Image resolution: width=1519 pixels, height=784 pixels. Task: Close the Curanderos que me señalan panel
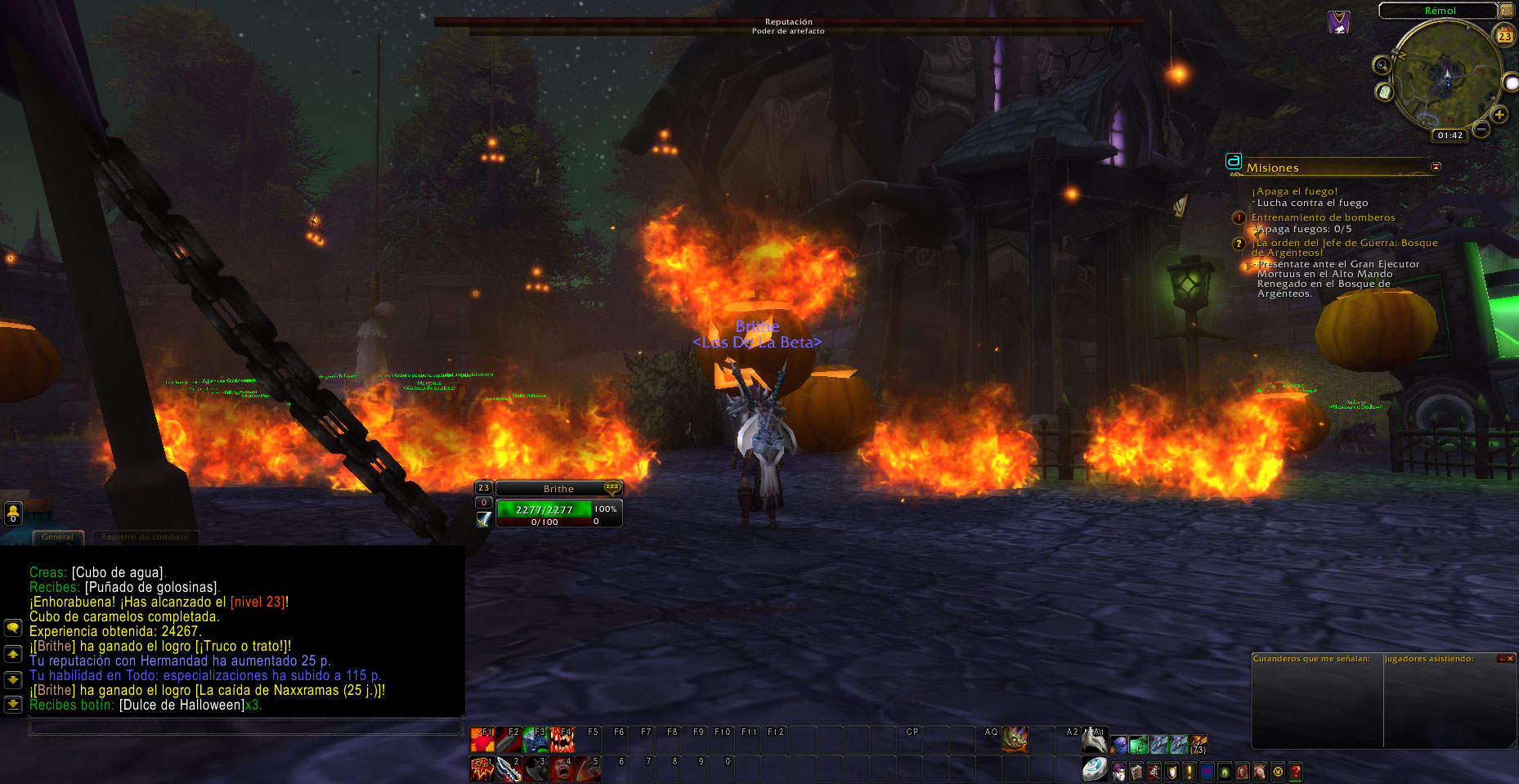coord(1509,659)
